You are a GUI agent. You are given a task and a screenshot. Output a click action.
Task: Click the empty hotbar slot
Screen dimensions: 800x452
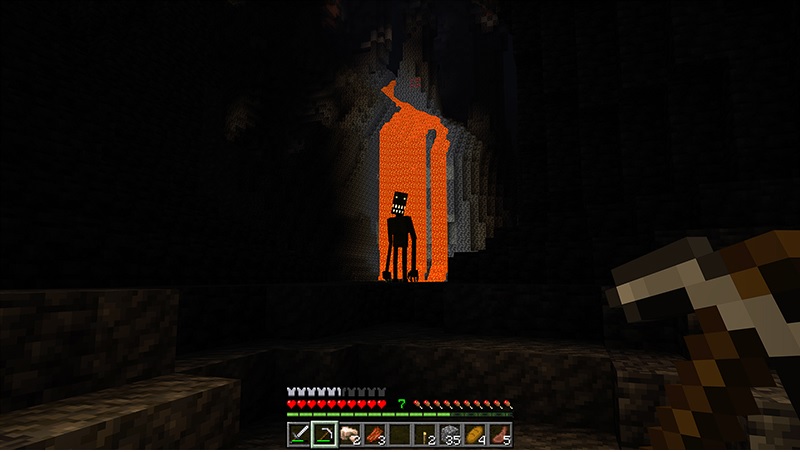click(399, 434)
